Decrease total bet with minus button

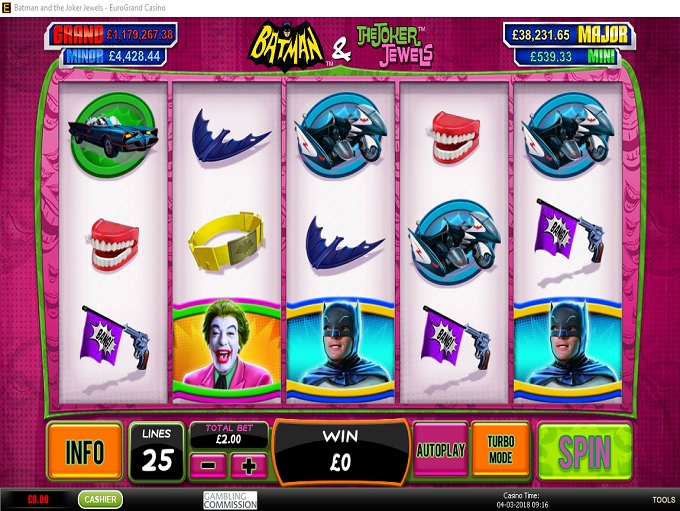pyautogui.click(x=209, y=465)
